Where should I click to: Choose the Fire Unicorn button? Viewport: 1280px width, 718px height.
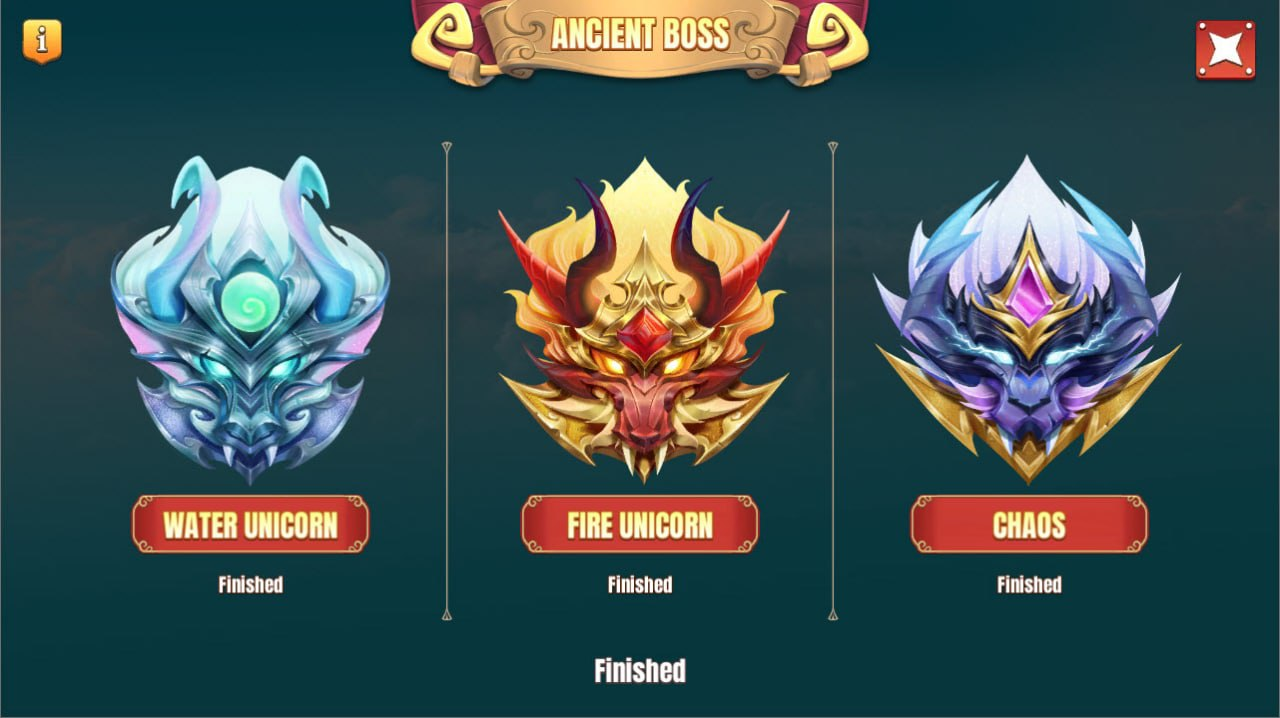tap(640, 524)
